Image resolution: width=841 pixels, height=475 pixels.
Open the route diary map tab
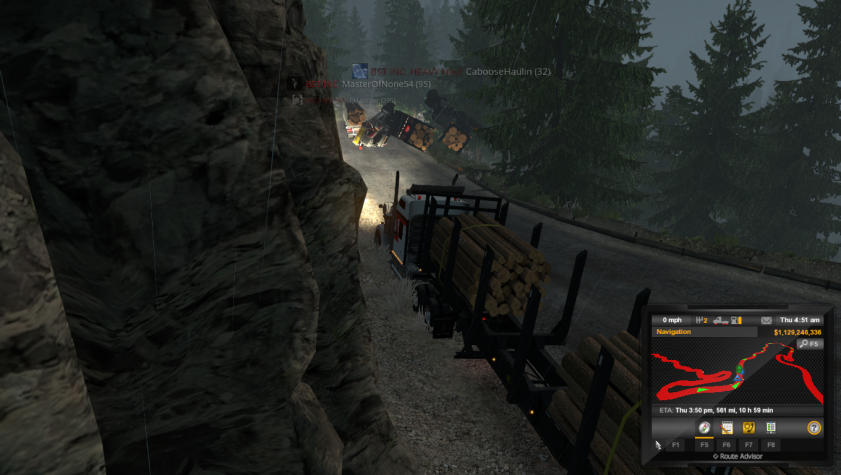(749, 427)
